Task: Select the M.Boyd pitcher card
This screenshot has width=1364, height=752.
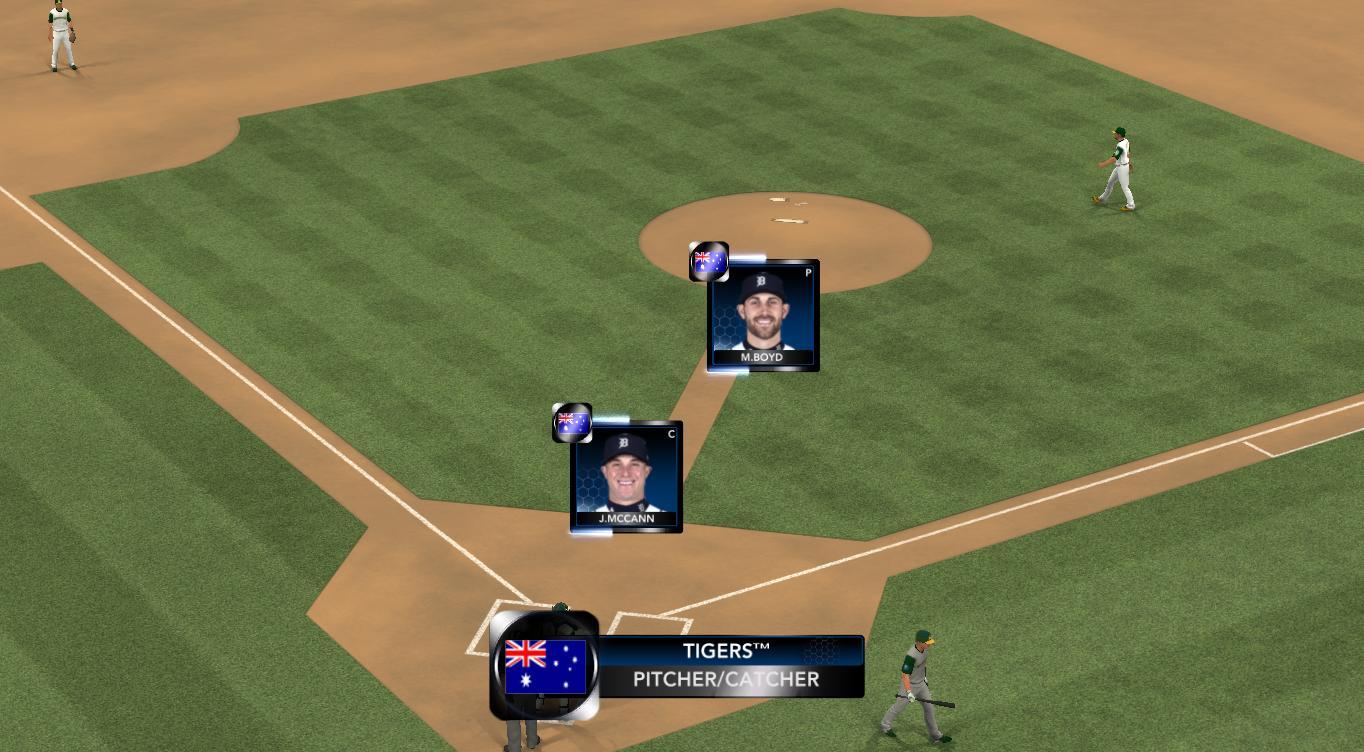Action: click(x=763, y=316)
